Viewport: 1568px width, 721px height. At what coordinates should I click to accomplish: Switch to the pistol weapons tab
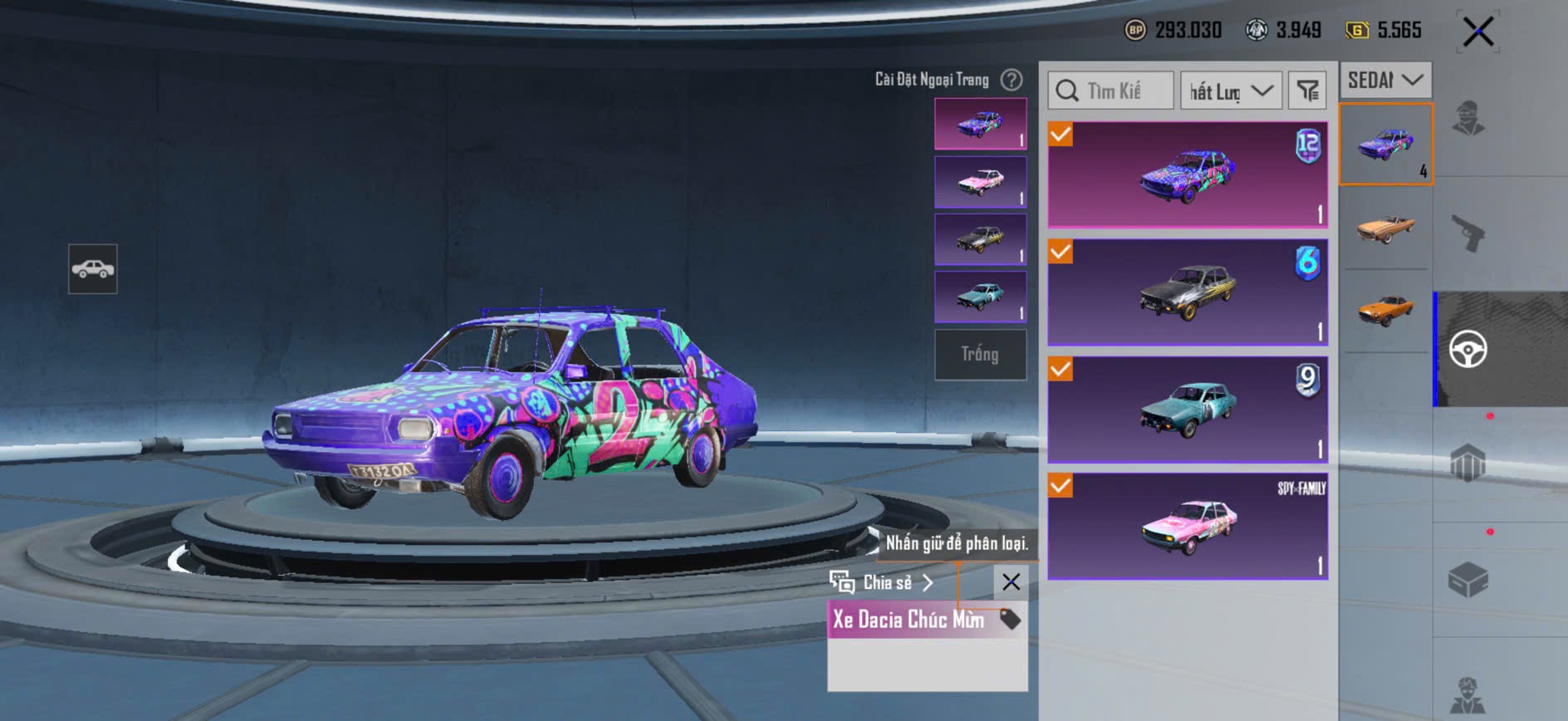1468,233
